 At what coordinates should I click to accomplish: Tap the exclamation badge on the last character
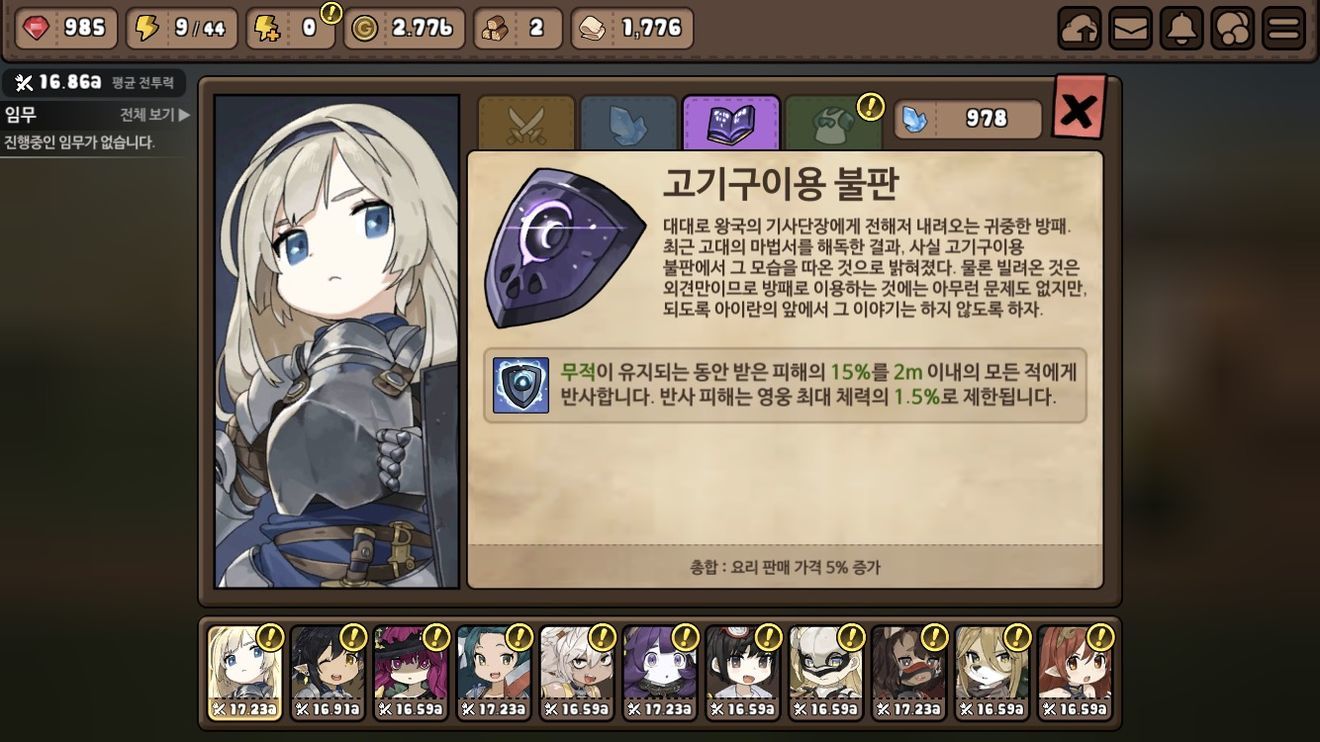click(x=1102, y=636)
